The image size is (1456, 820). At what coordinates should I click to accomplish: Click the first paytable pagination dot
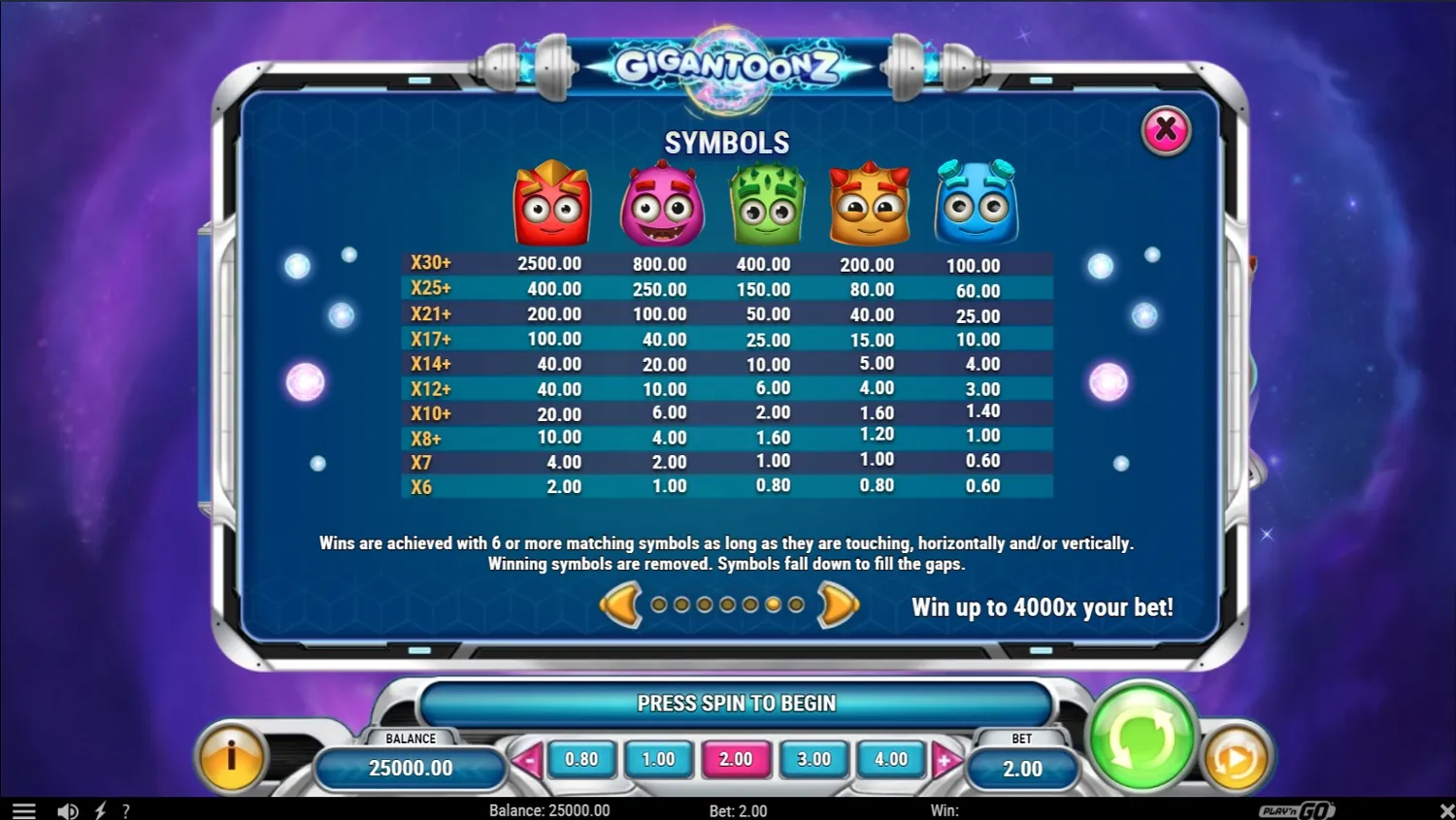pos(660,605)
